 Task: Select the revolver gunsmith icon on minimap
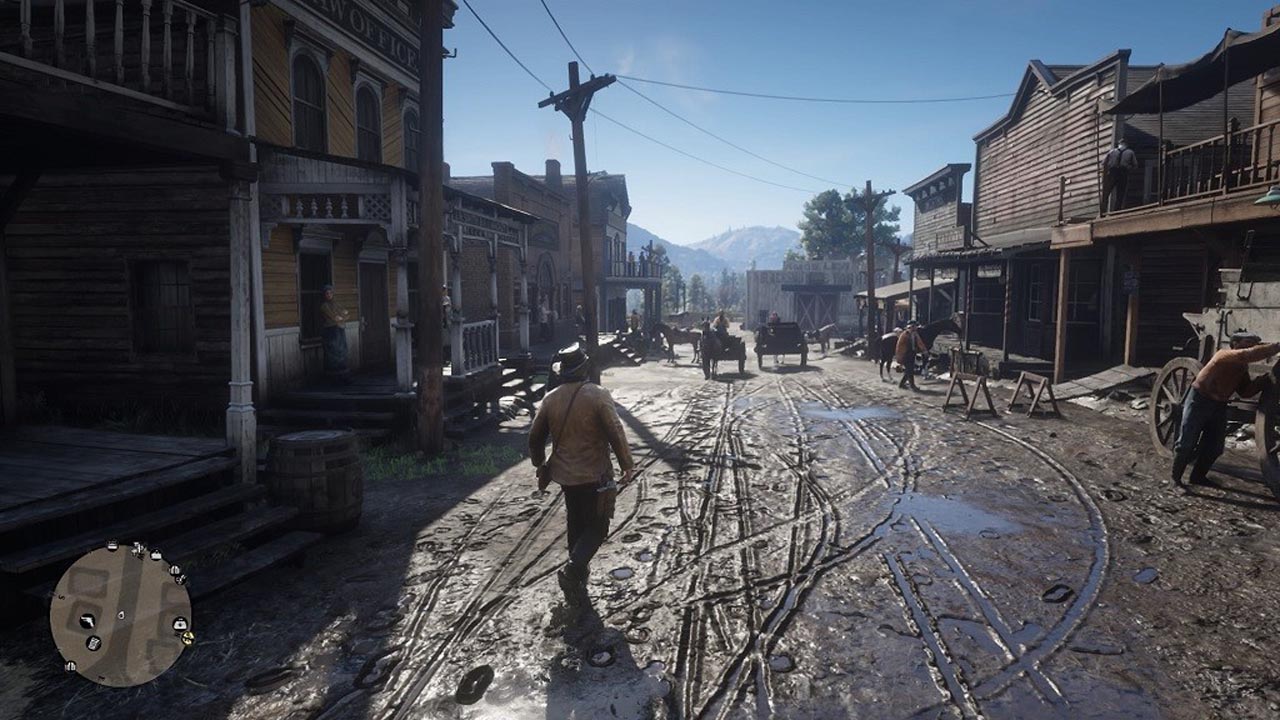coord(88,621)
